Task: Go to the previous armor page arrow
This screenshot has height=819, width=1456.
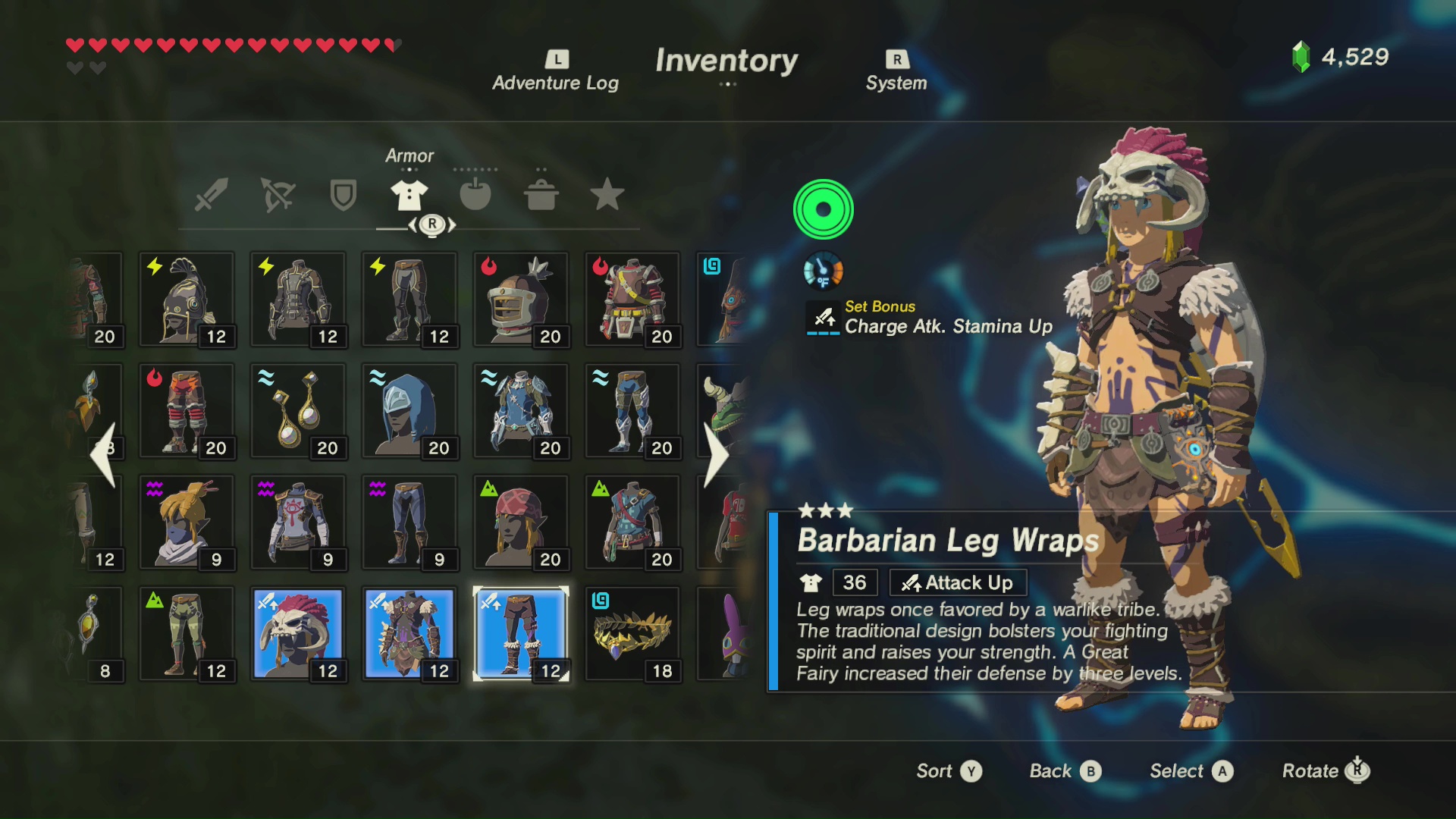Action: 103,455
